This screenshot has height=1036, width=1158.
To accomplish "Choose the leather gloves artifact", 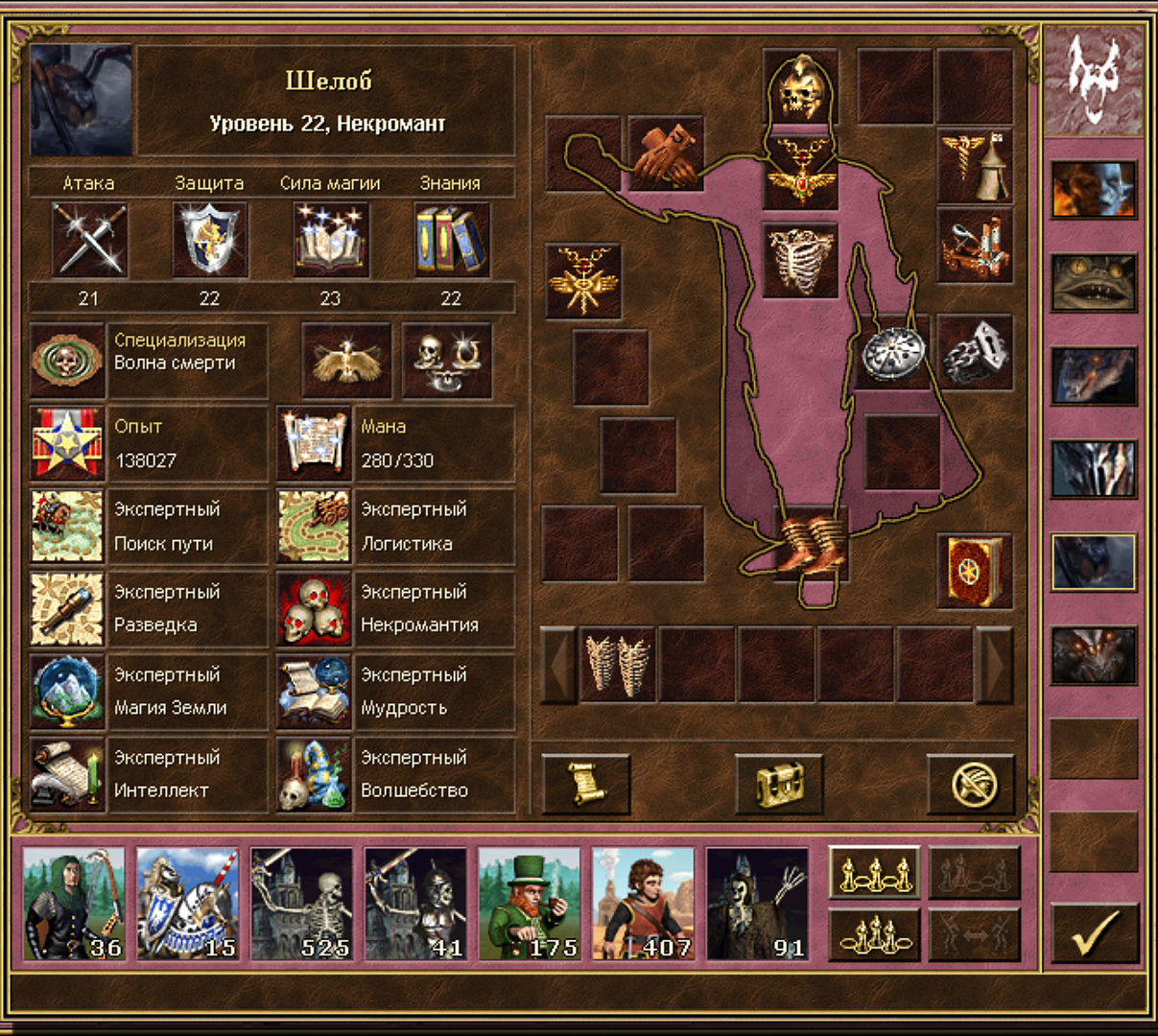I will click(666, 154).
